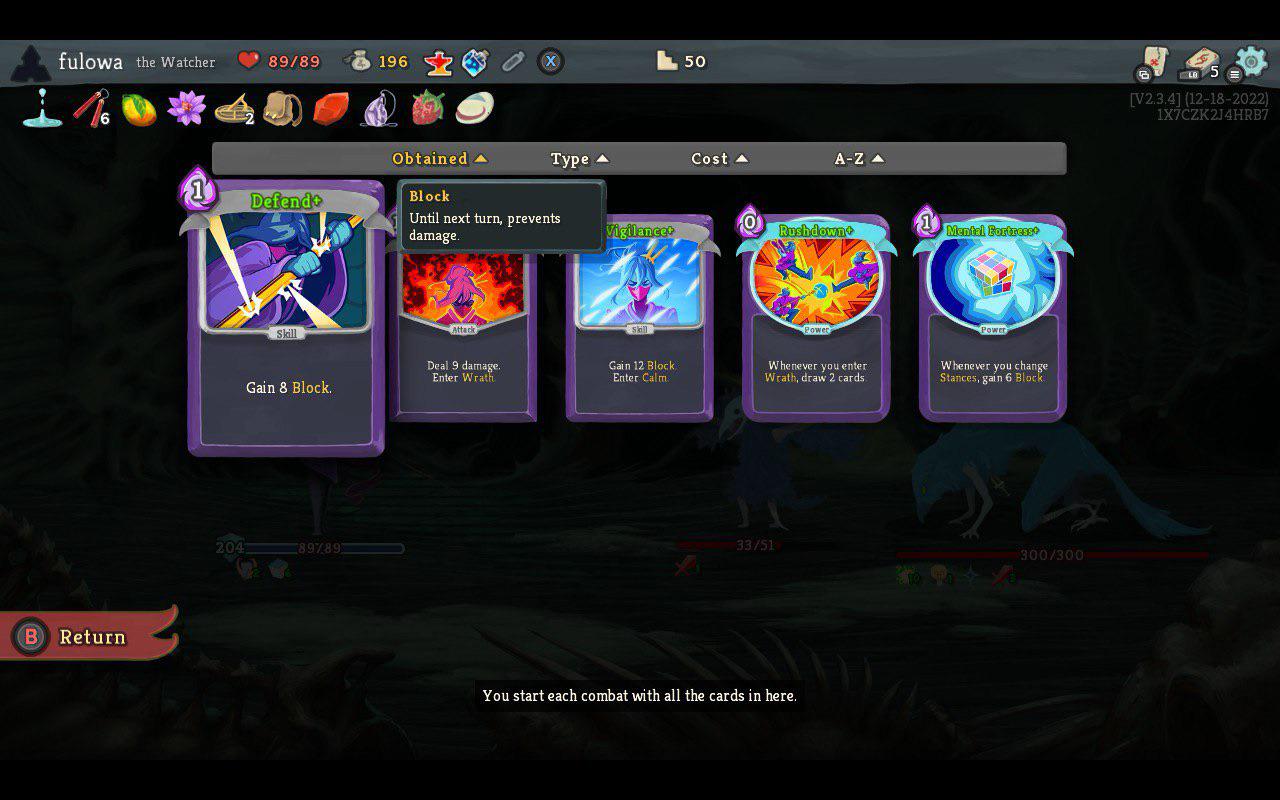Open the satchel bag relic
This screenshot has height=800, width=1280.
[282, 108]
